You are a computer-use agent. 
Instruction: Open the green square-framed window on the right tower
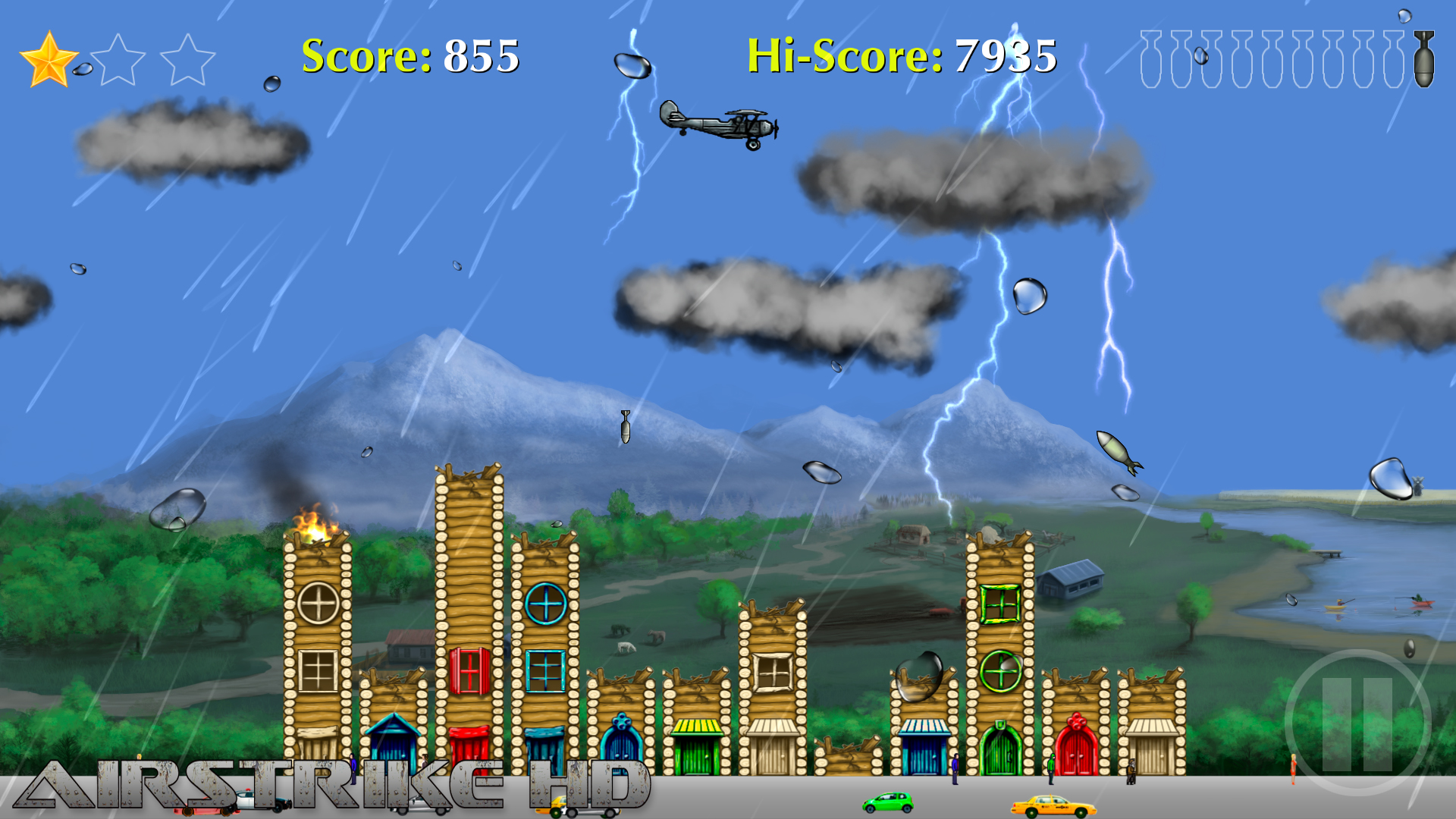[x=1001, y=603]
